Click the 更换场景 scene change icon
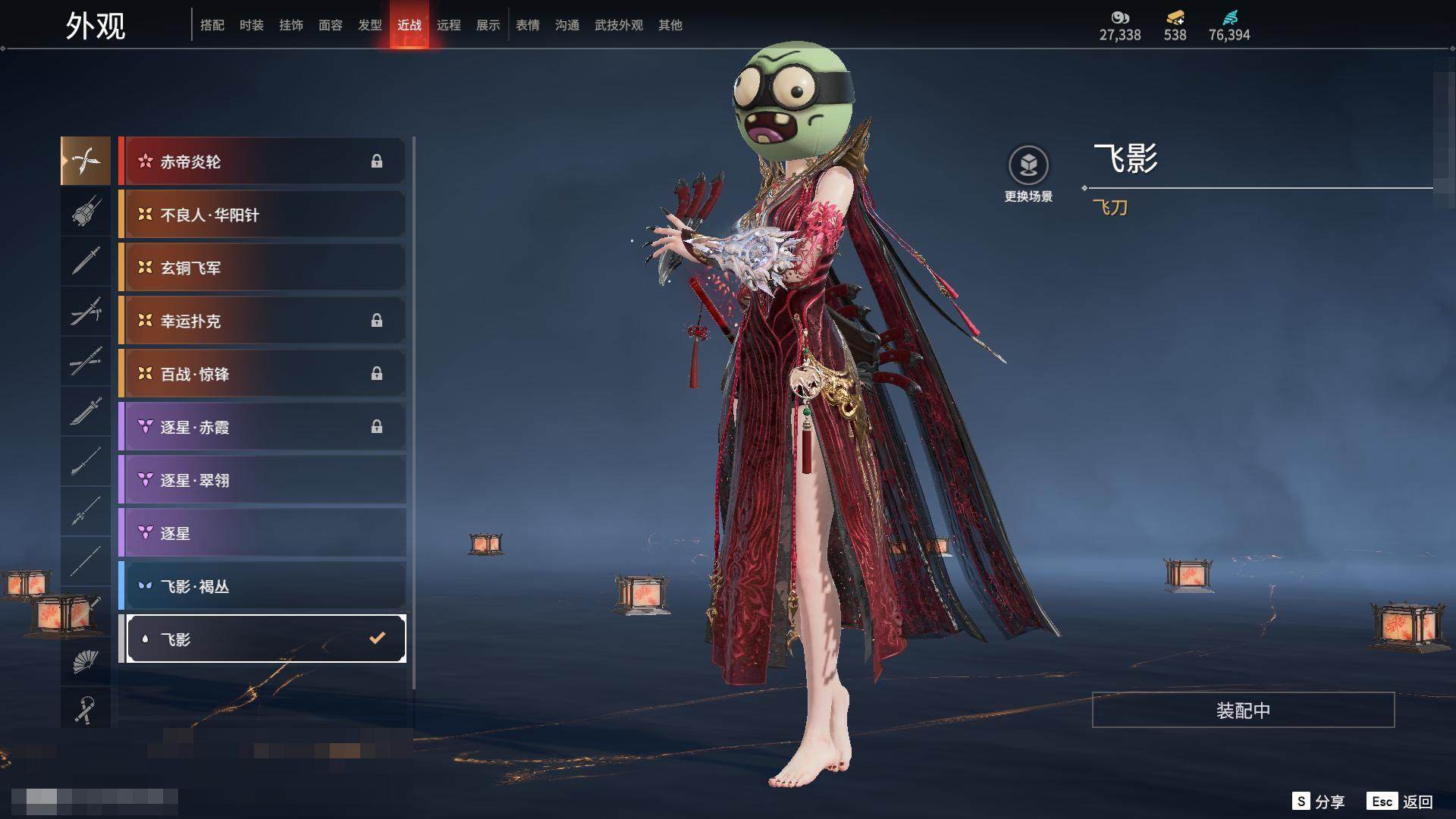The image size is (1456, 819). click(x=1028, y=166)
